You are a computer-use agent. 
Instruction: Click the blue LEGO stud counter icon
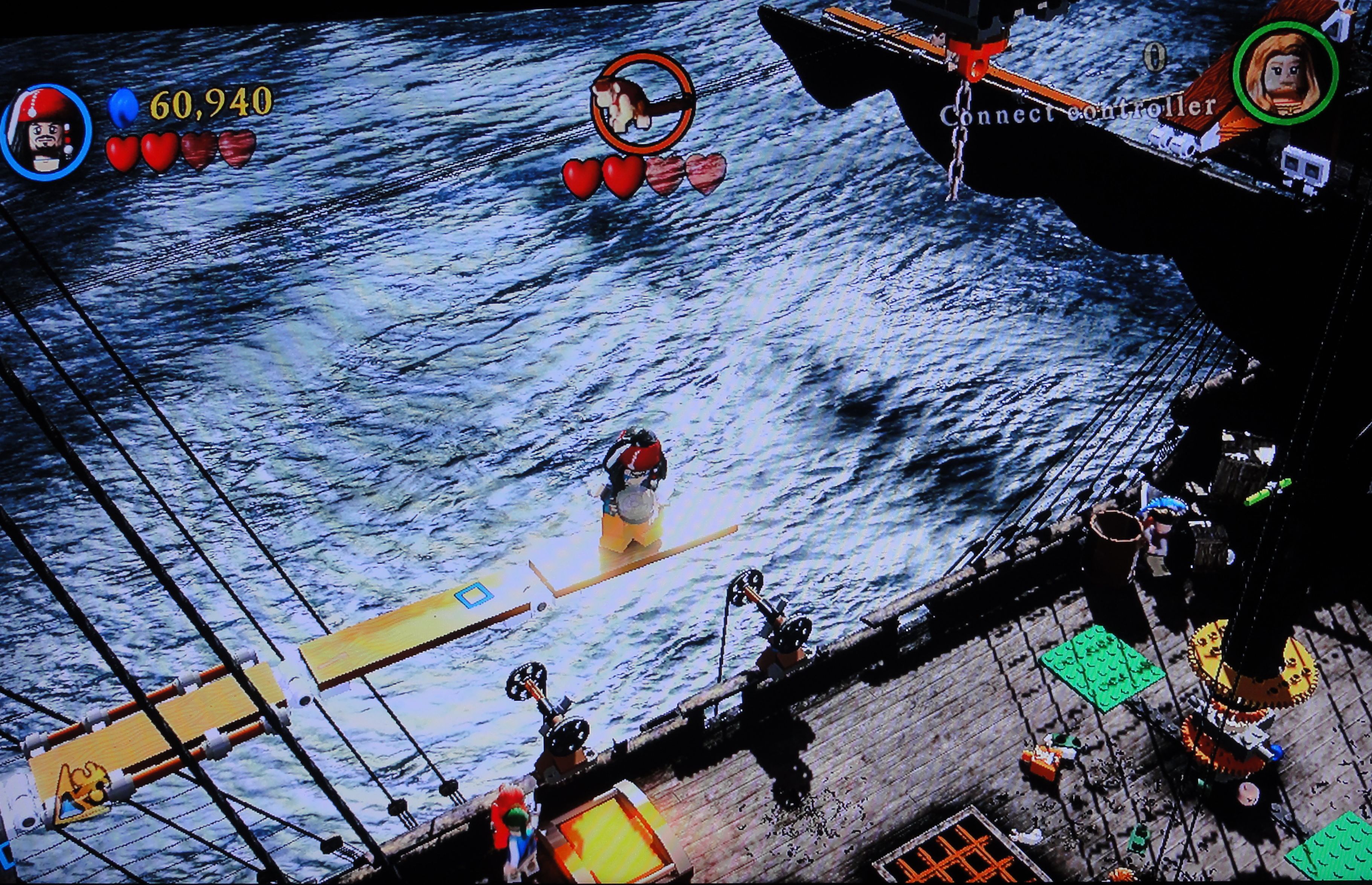(123, 107)
